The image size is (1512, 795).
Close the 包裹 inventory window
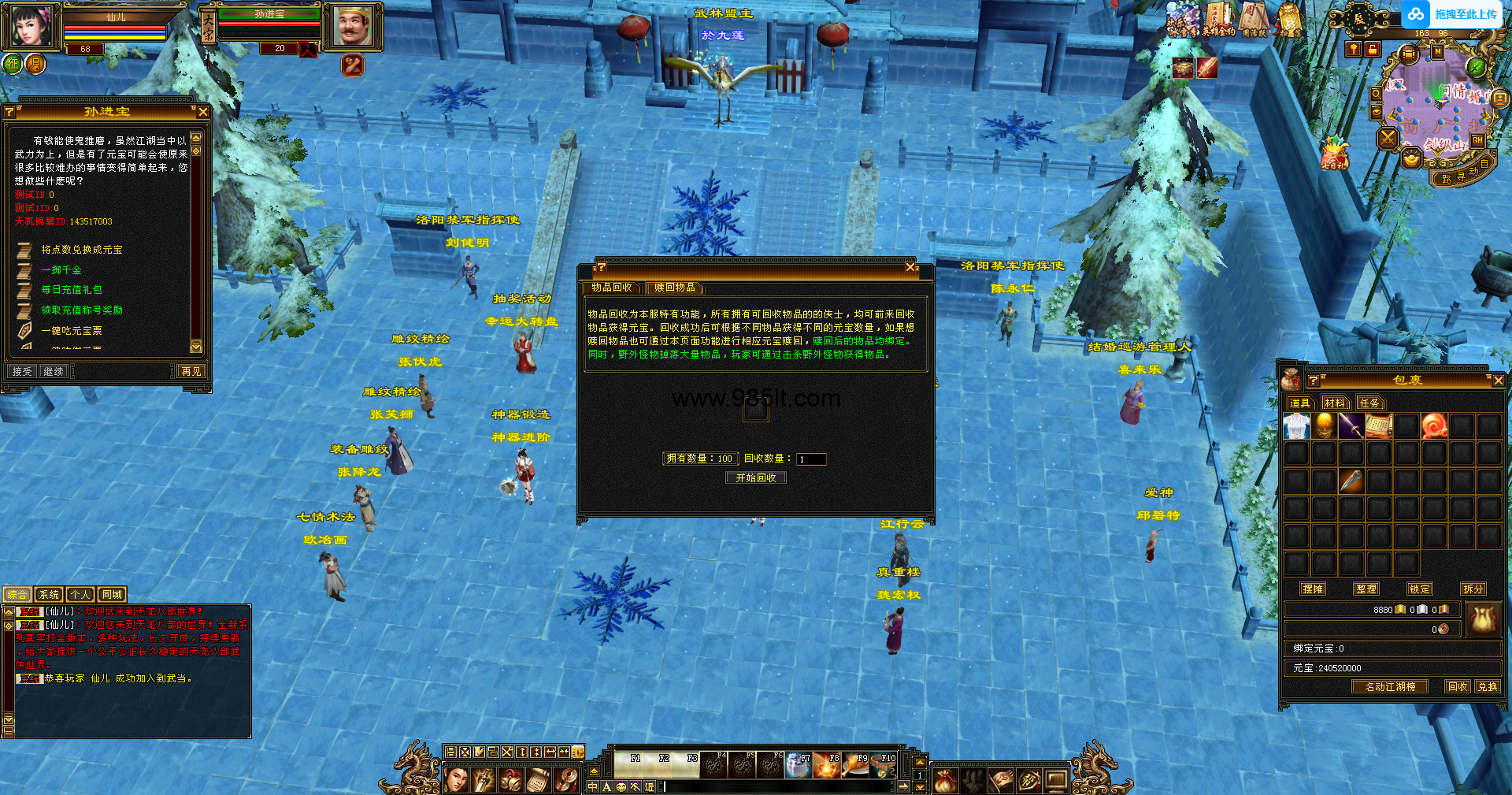(1498, 381)
